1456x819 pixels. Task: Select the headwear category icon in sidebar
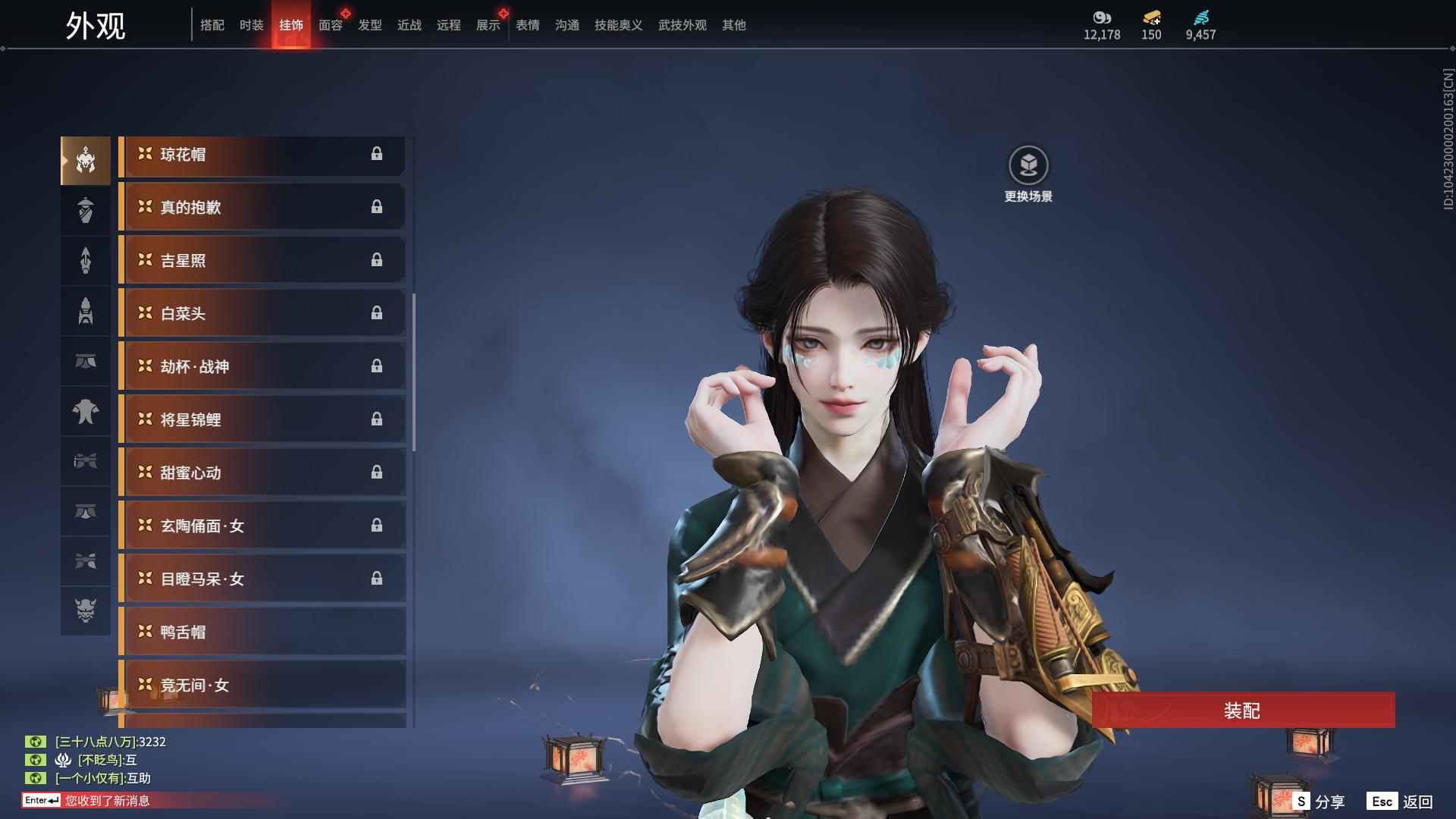(x=86, y=159)
